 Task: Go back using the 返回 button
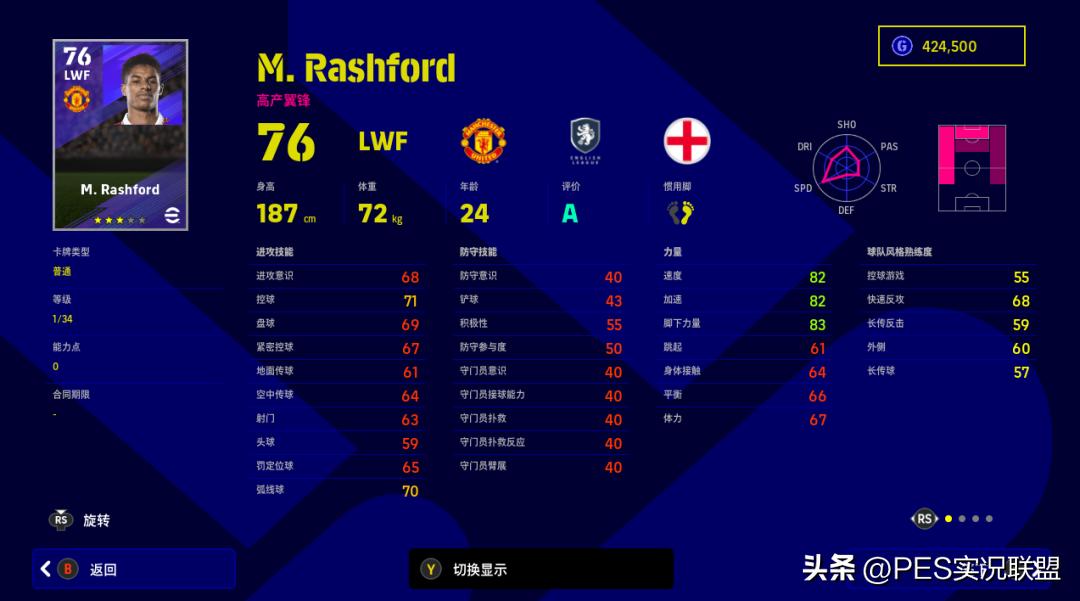pyautogui.click(x=134, y=569)
